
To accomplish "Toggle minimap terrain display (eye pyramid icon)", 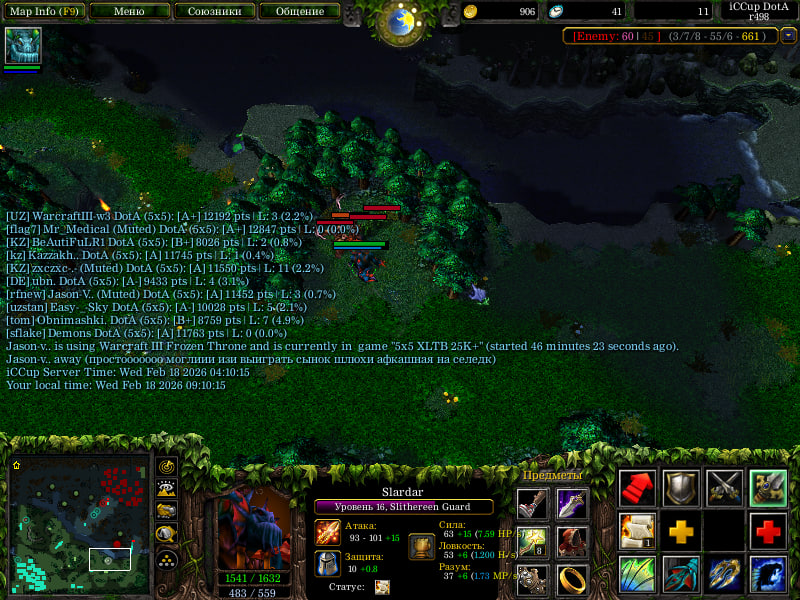I will coord(167,487).
